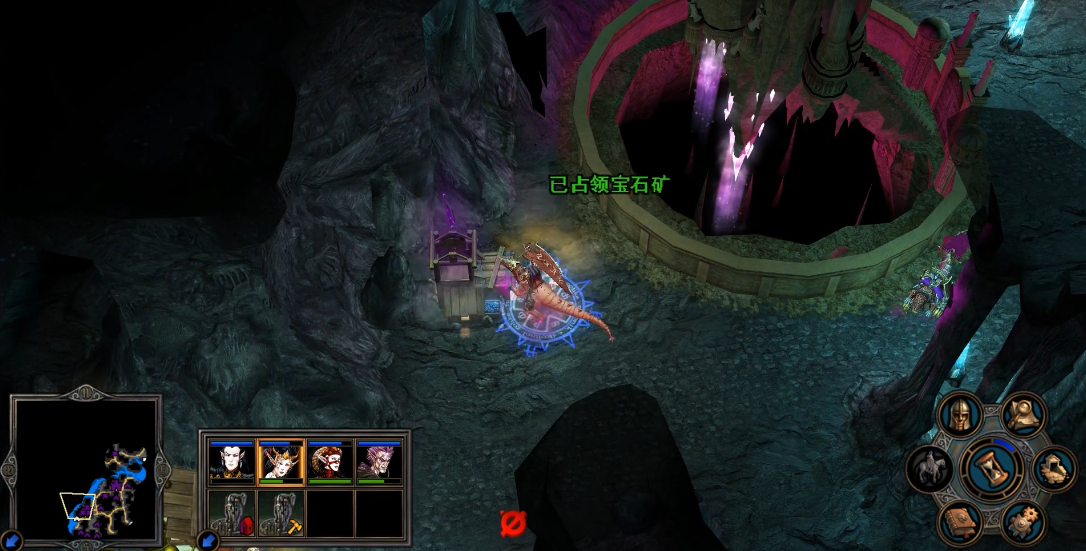The height and width of the screenshot is (551, 1086).
Task: Open the system menu with the gears icon
Action: [x=1023, y=521]
